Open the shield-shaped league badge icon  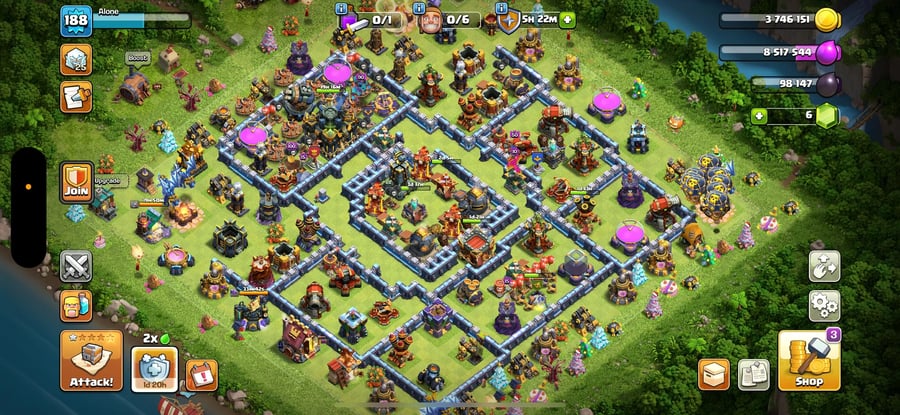76,60
